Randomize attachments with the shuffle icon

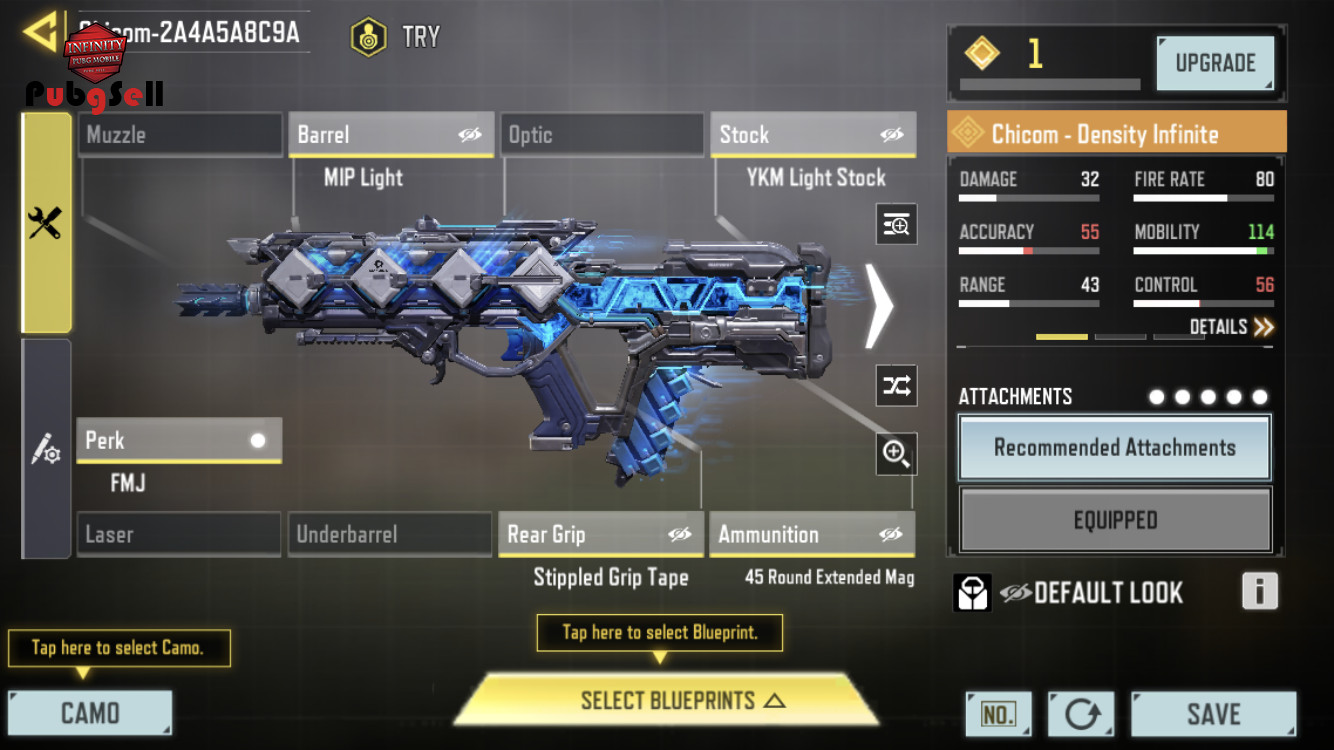tap(896, 386)
